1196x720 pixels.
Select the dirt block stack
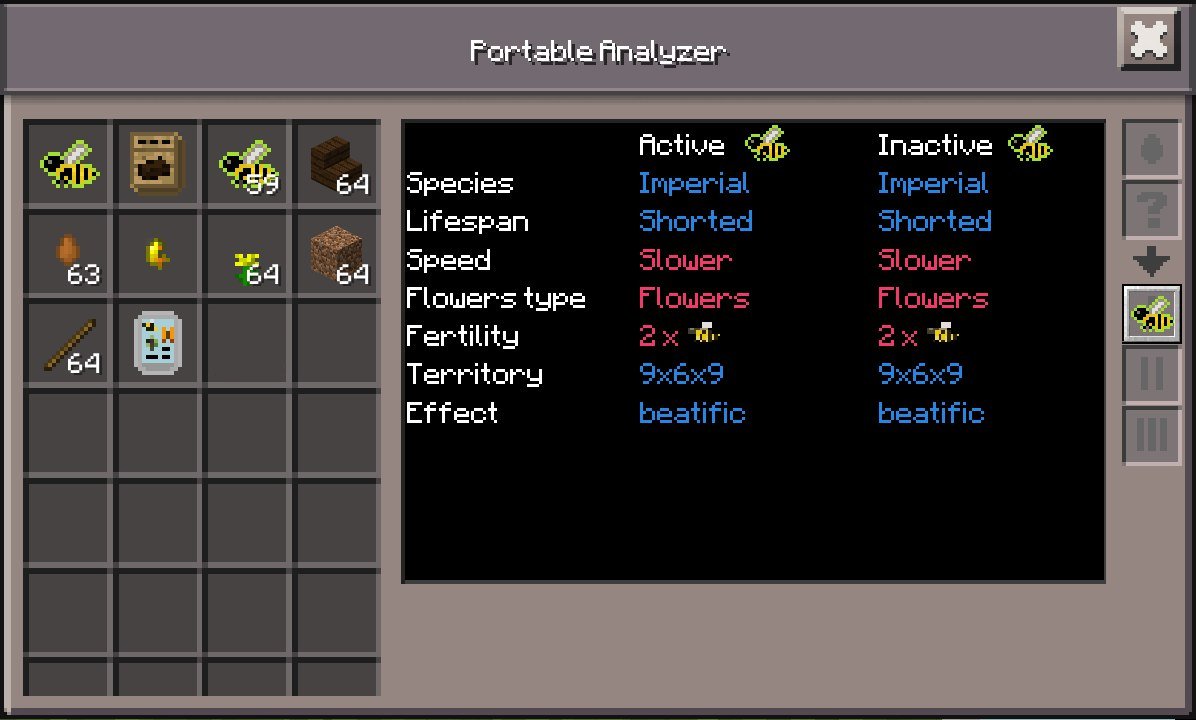tap(337, 253)
